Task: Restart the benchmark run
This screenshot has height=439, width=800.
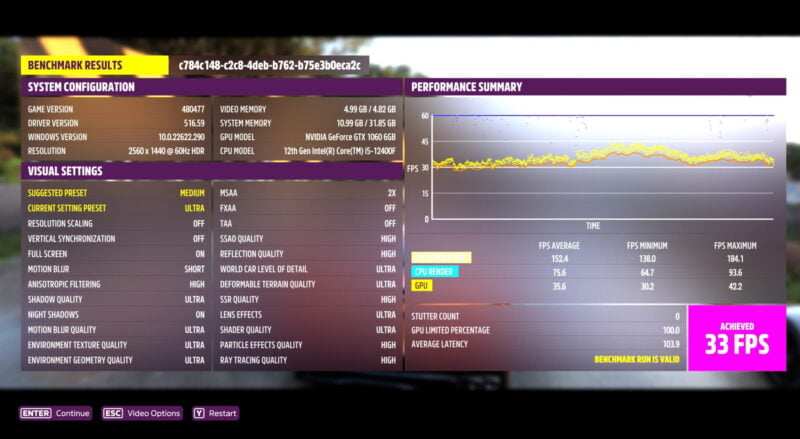Action: [x=215, y=413]
